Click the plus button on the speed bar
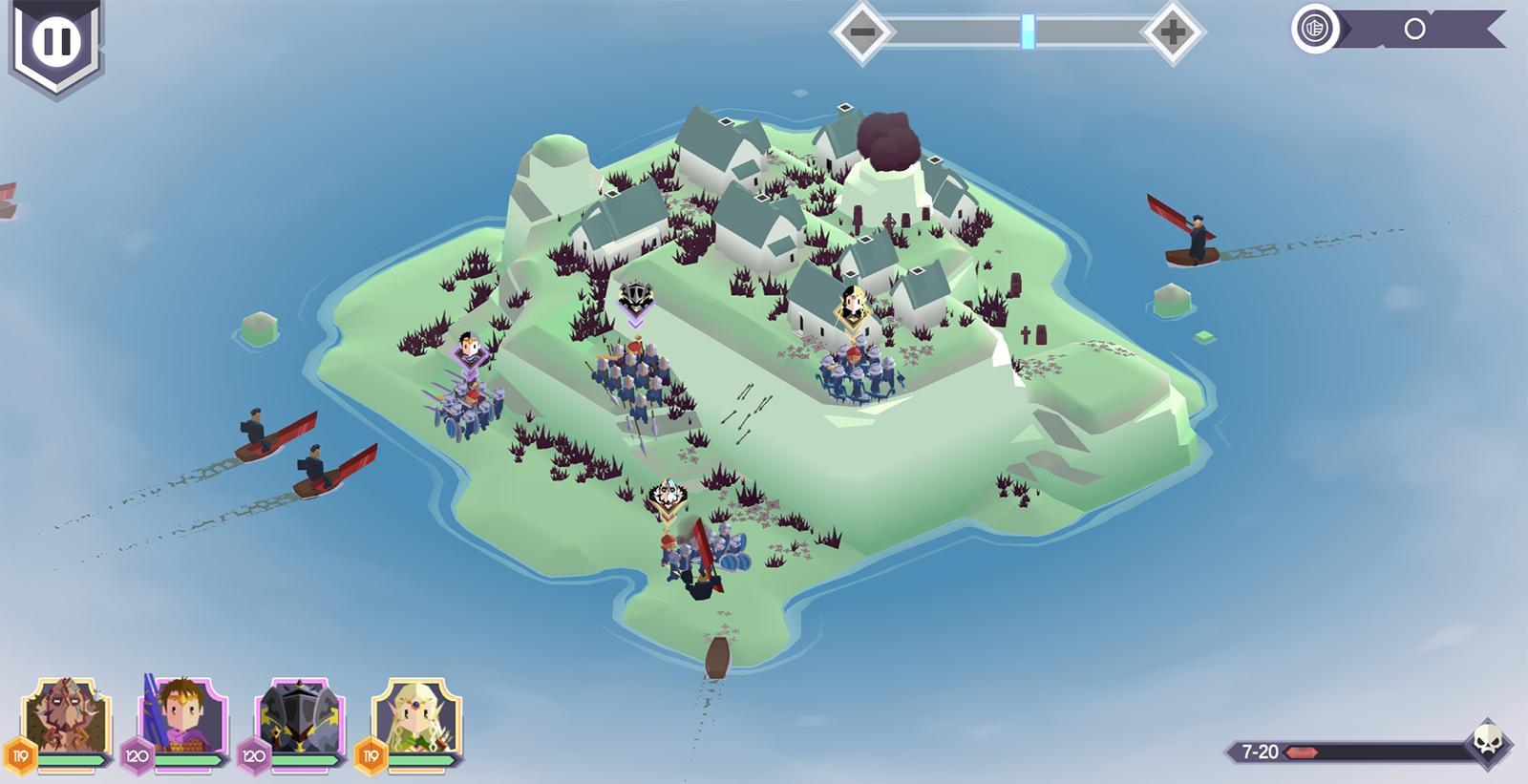 [1173, 32]
